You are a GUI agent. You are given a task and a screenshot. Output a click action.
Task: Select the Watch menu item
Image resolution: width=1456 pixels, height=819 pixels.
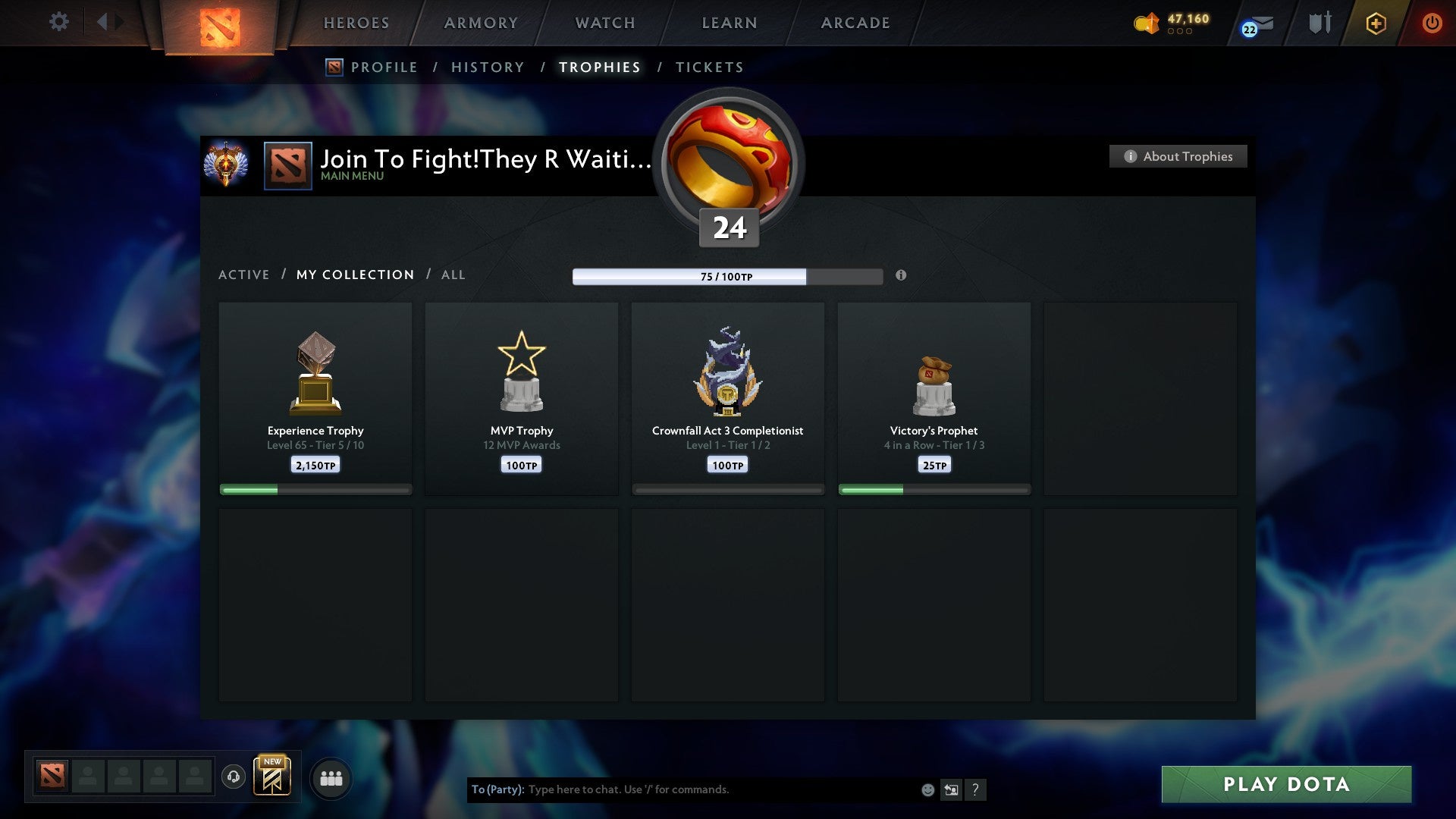pos(604,23)
